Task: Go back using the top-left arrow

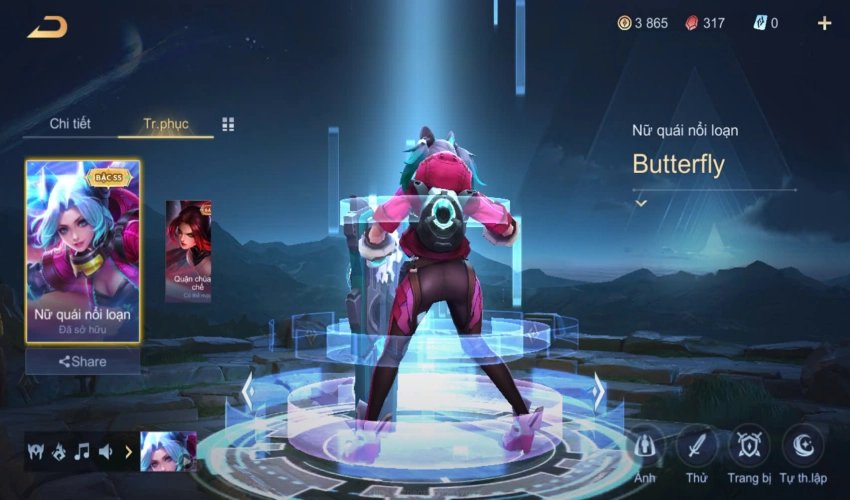Action: pyautogui.click(x=47, y=27)
